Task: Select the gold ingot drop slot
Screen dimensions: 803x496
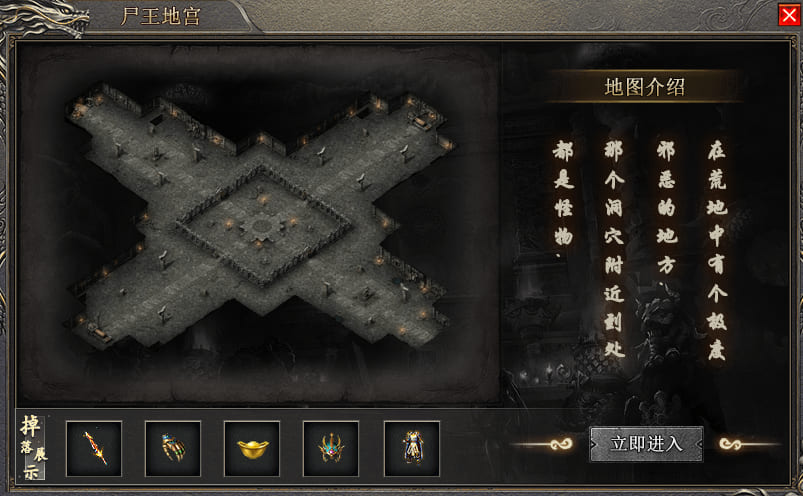Action: pyautogui.click(x=252, y=448)
